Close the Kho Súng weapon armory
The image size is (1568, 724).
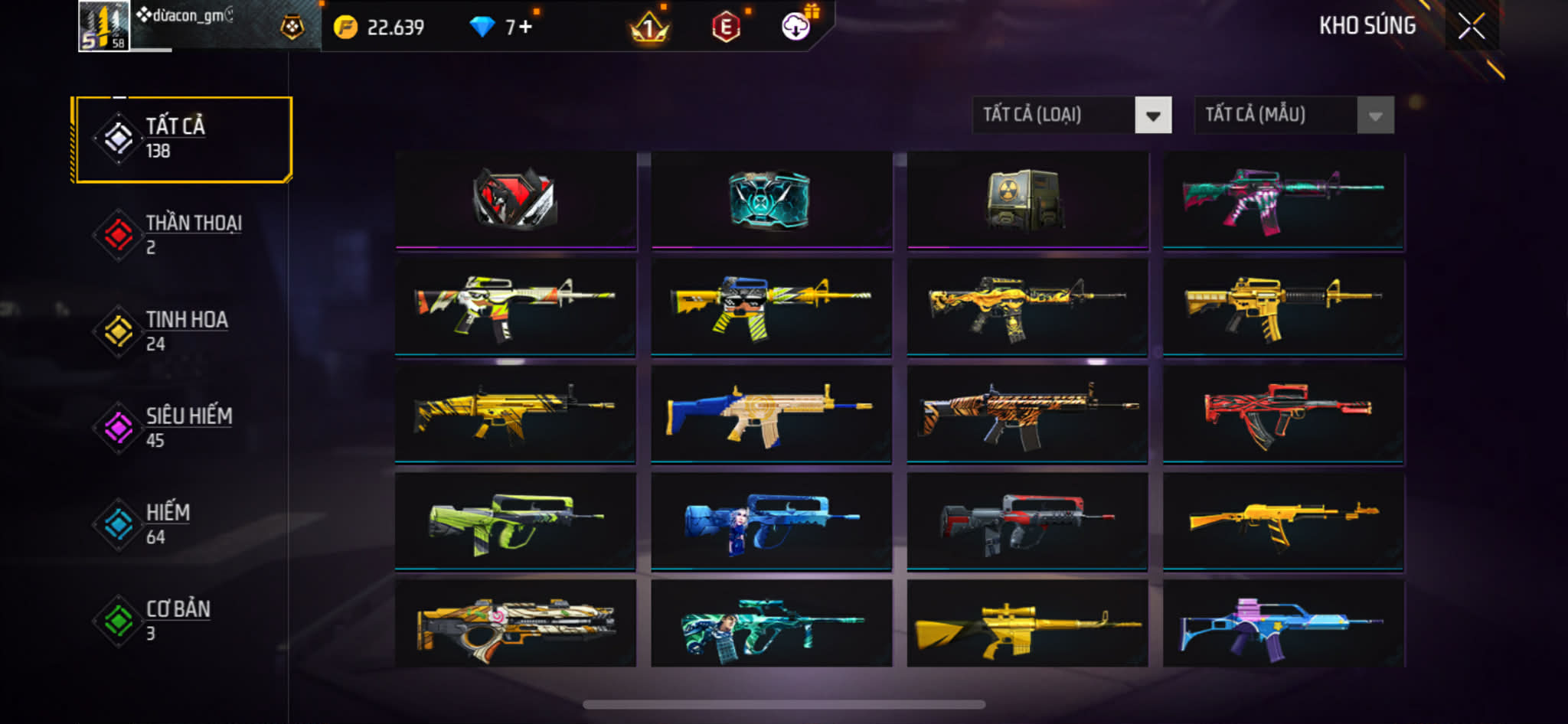click(x=1471, y=27)
